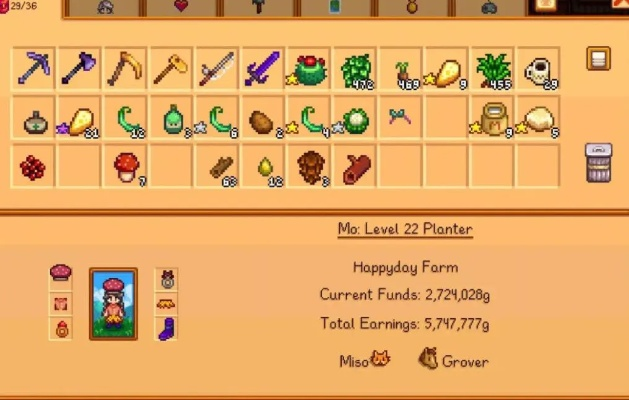Choose the pine cone stack

tap(309, 166)
